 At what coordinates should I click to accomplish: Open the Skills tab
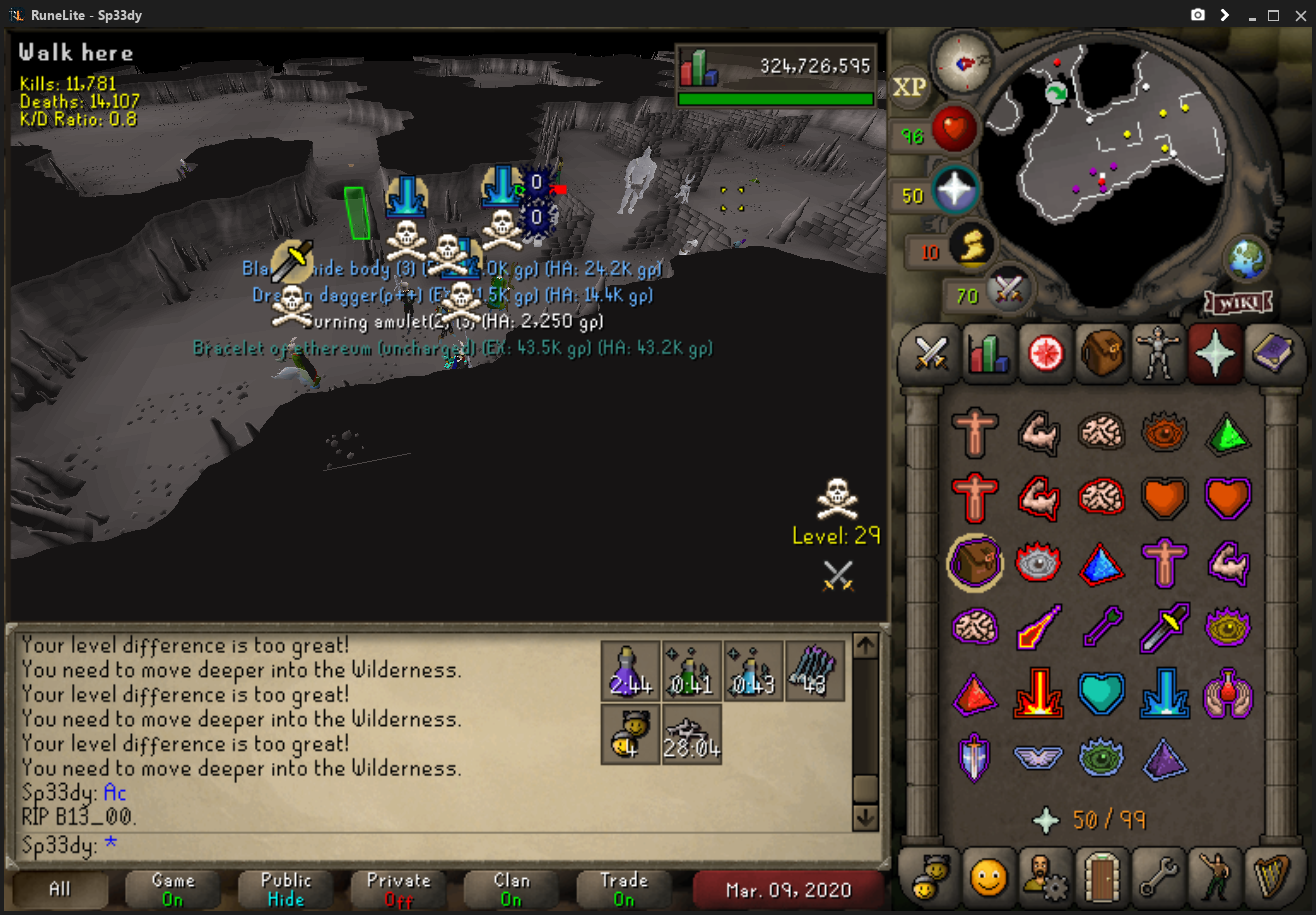click(x=987, y=353)
